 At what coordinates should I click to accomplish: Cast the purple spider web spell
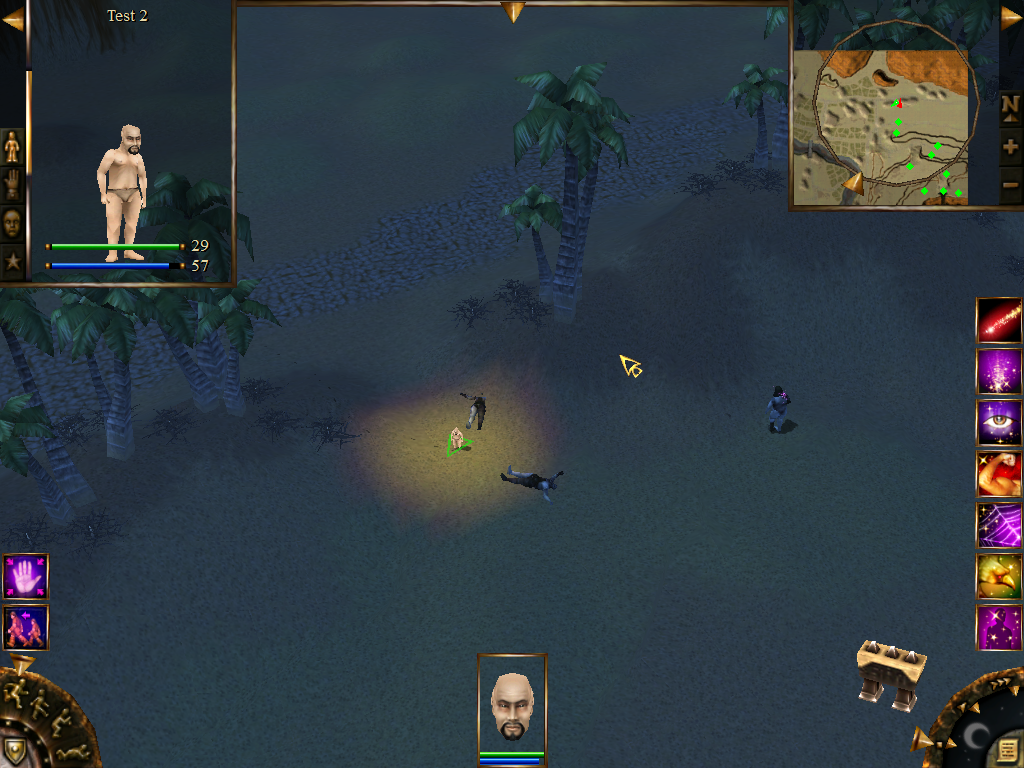pyautogui.click(x=999, y=525)
